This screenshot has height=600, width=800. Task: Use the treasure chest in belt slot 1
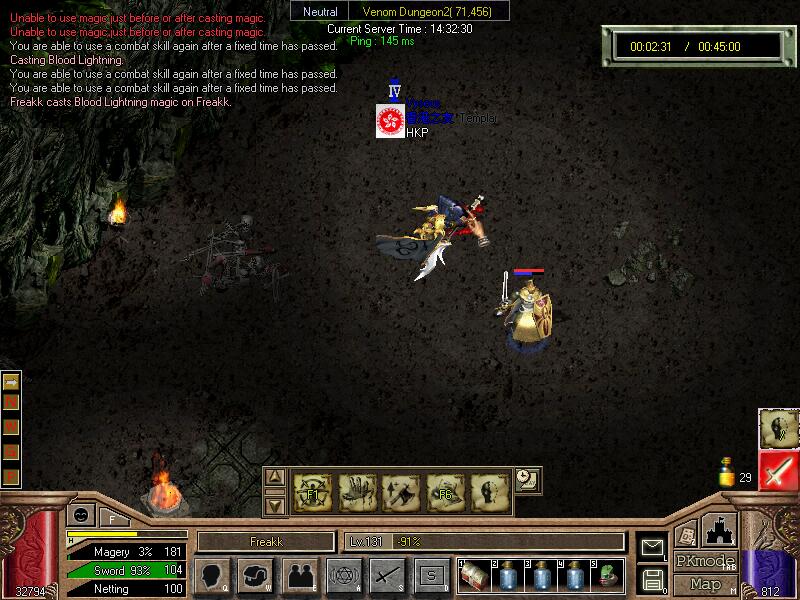coord(474,574)
